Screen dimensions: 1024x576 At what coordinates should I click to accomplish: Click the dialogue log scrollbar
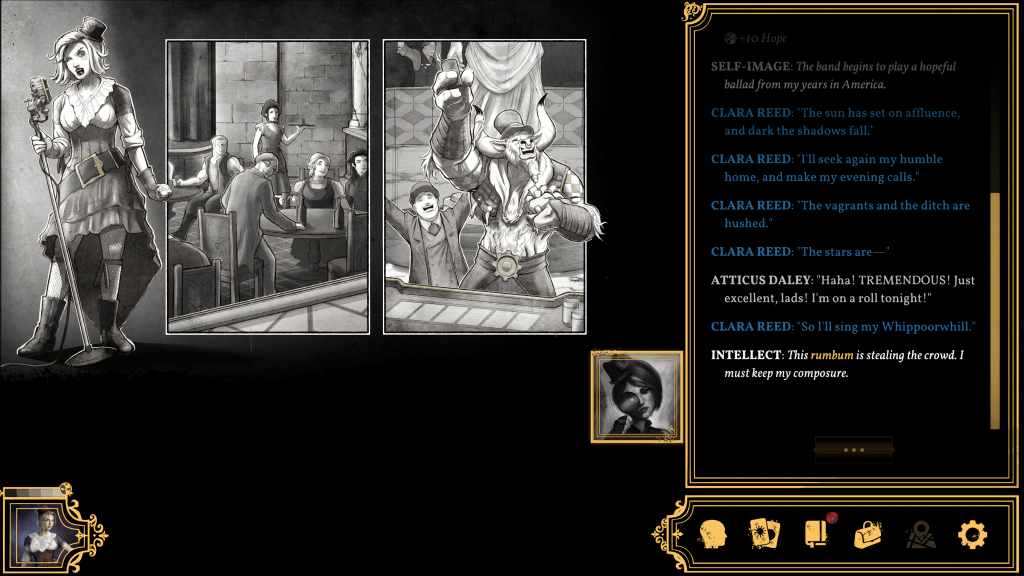pos(995,310)
